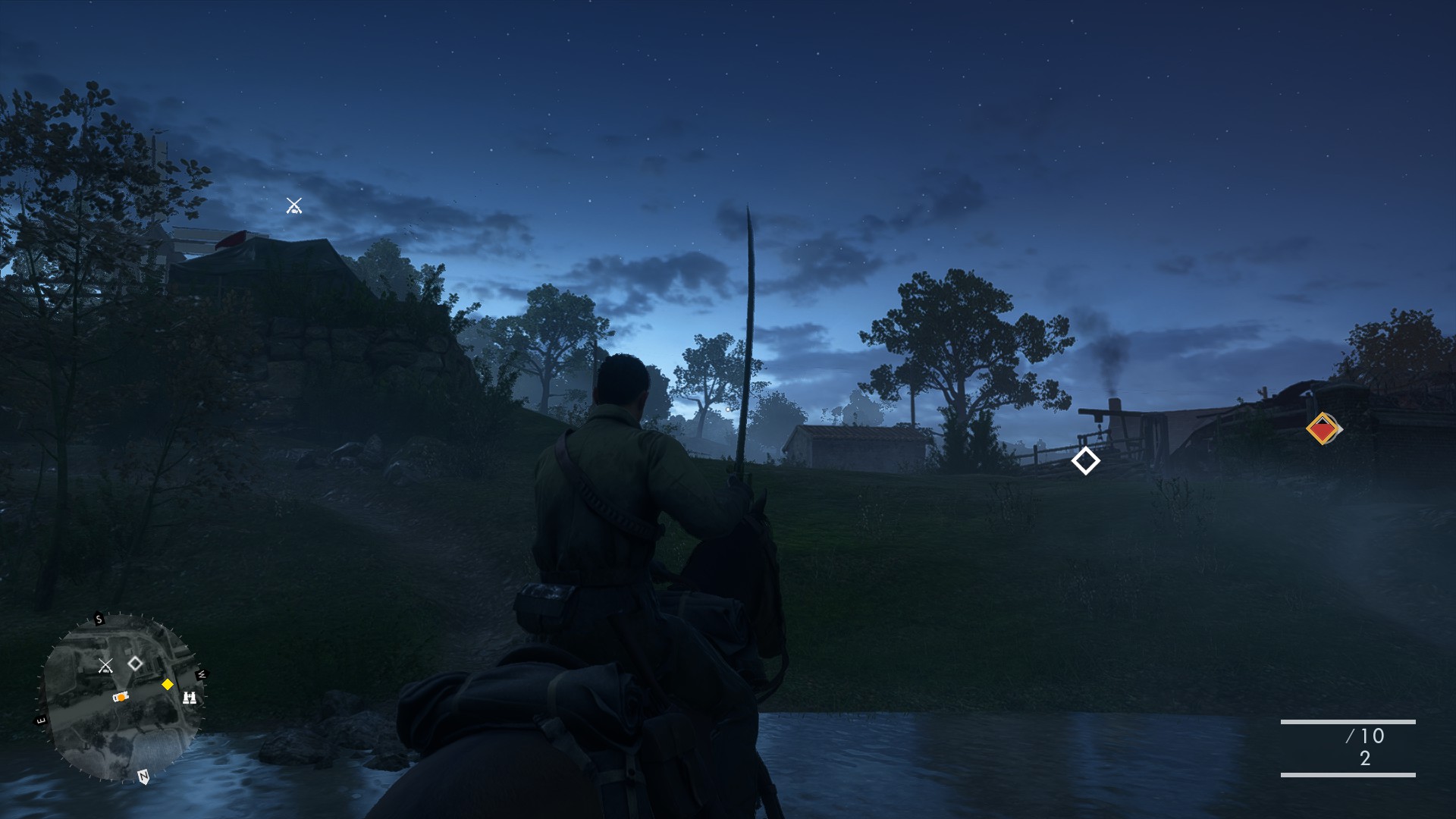Image resolution: width=1456 pixels, height=819 pixels.
Task: Select the binoculars icon on the minimap
Action: [x=190, y=697]
